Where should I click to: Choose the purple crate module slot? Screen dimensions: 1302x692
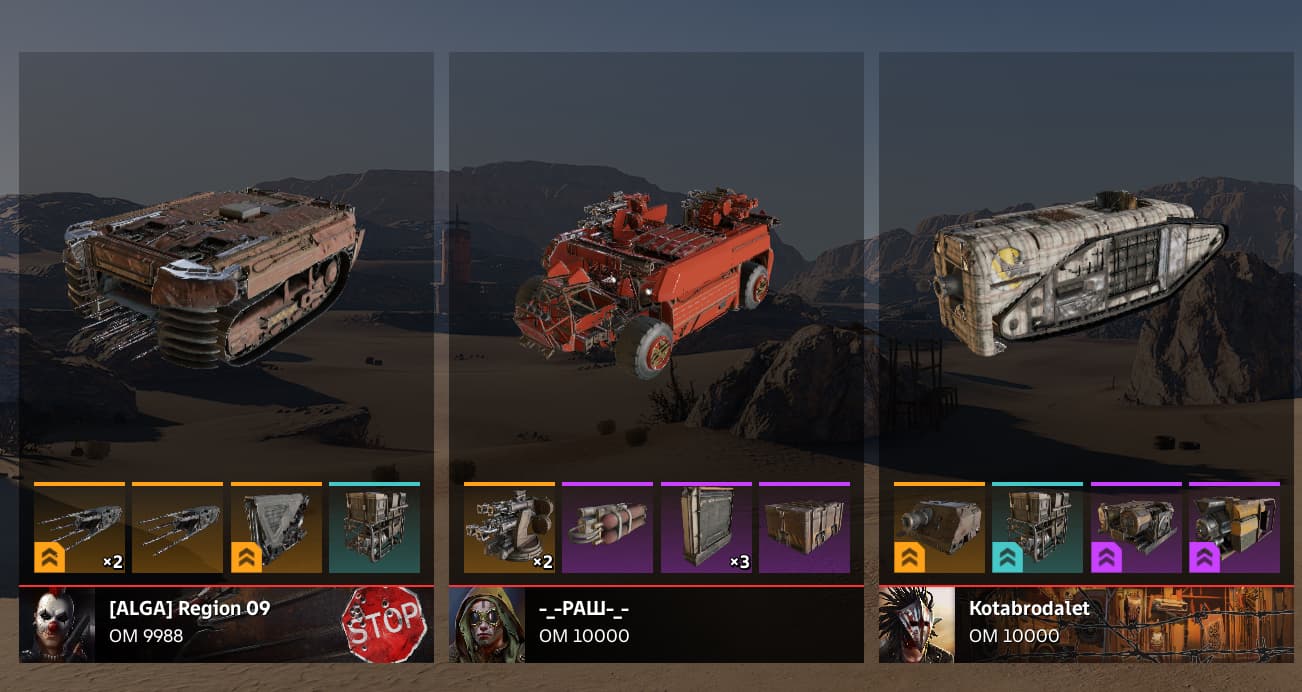tap(804, 528)
